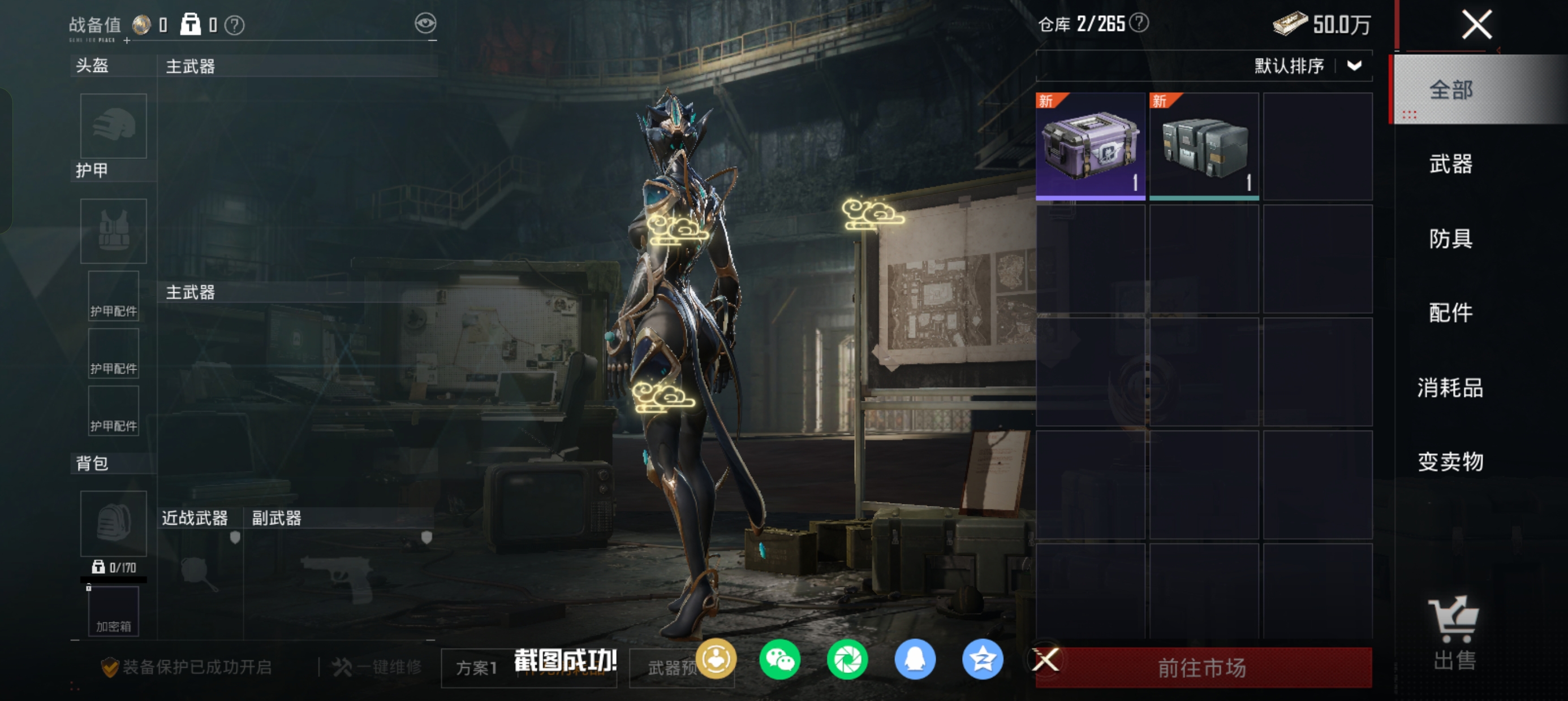Open the 变卖物 sellables tab
This screenshot has height=701, width=1568.
[1450, 462]
